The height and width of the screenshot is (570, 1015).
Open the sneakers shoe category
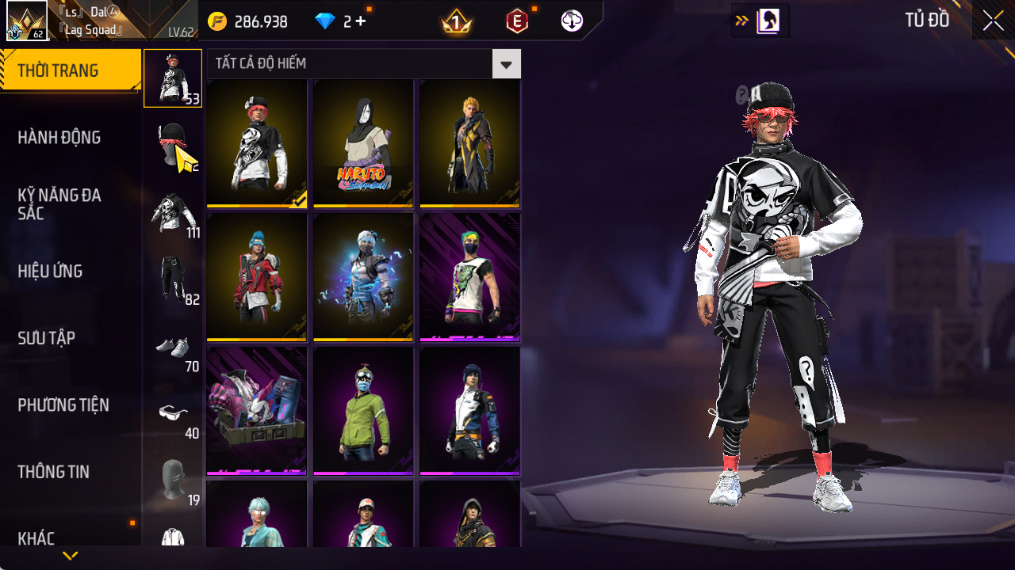[x=173, y=346]
